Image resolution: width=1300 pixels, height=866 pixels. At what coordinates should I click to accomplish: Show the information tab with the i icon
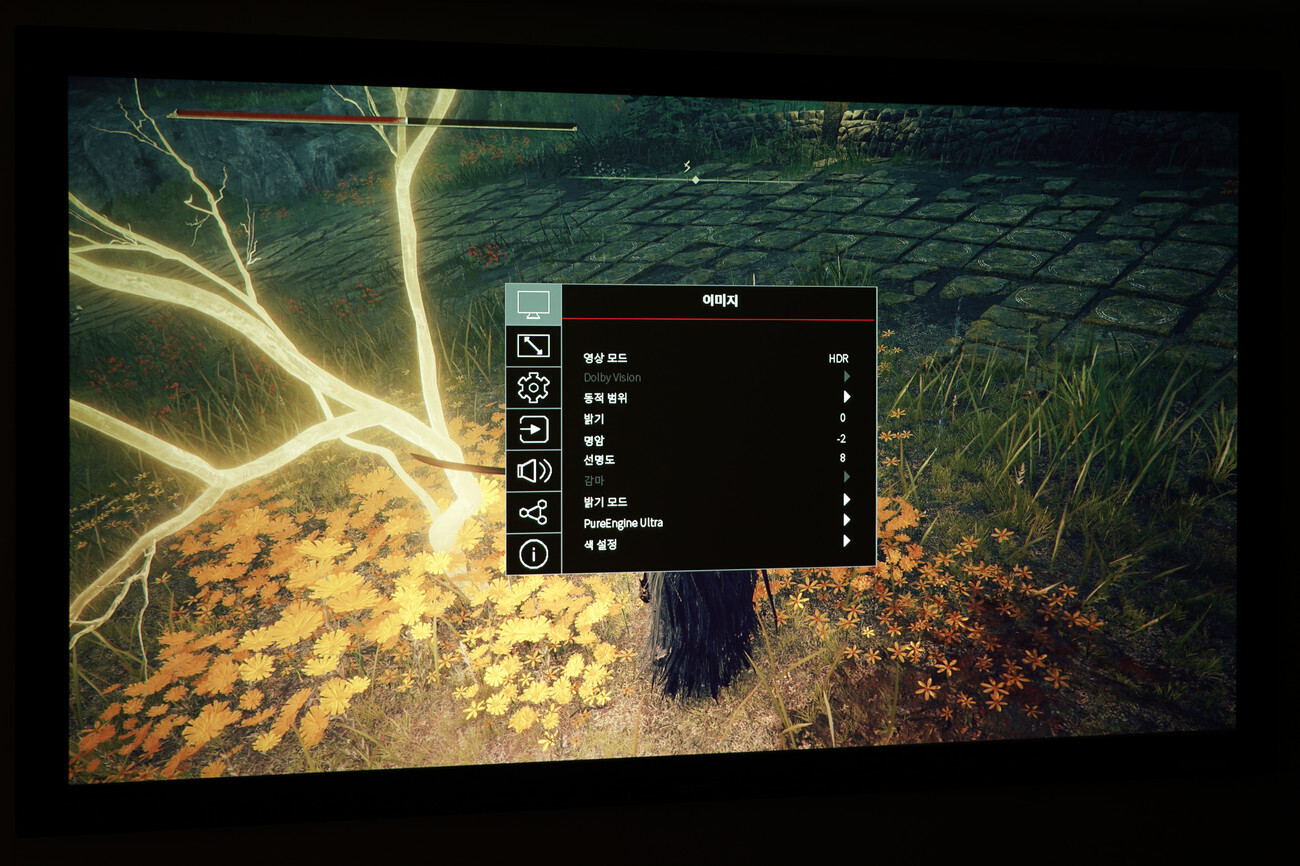(x=533, y=554)
